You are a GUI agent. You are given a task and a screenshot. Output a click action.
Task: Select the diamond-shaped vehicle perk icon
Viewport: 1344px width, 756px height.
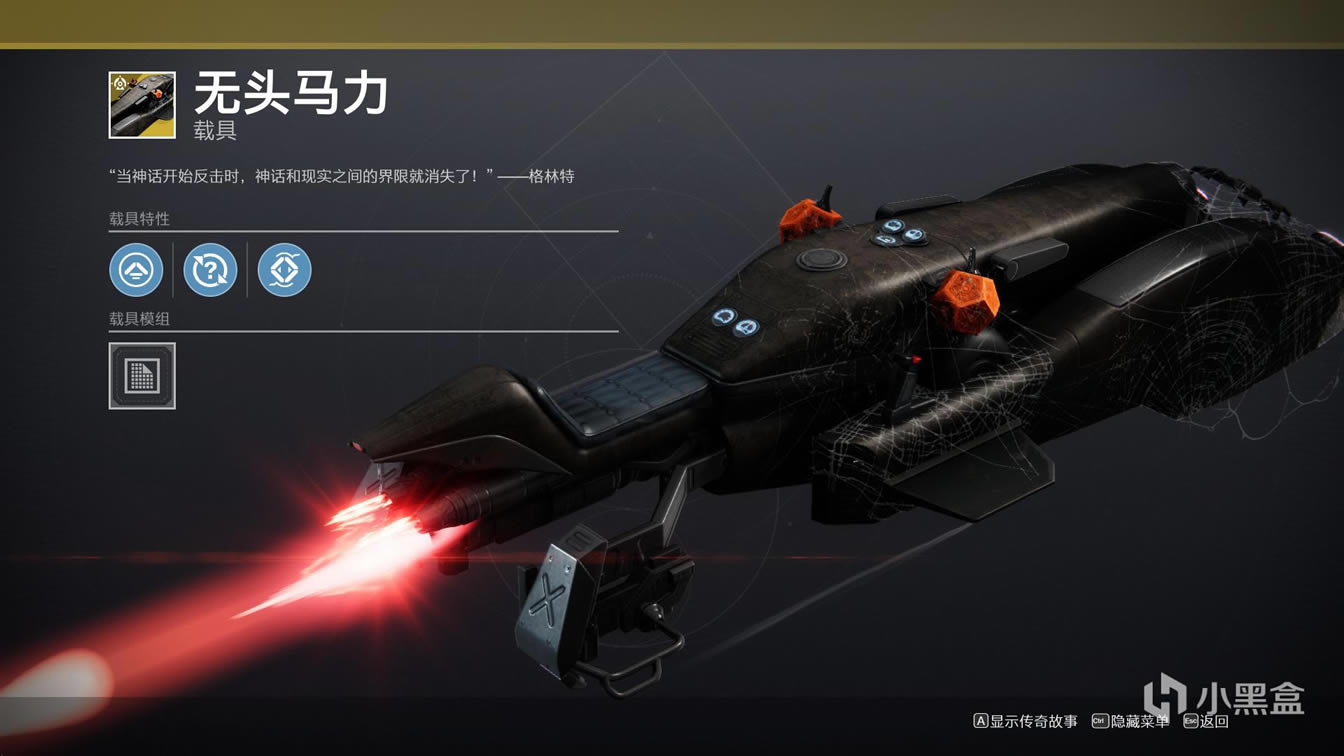click(285, 270)
